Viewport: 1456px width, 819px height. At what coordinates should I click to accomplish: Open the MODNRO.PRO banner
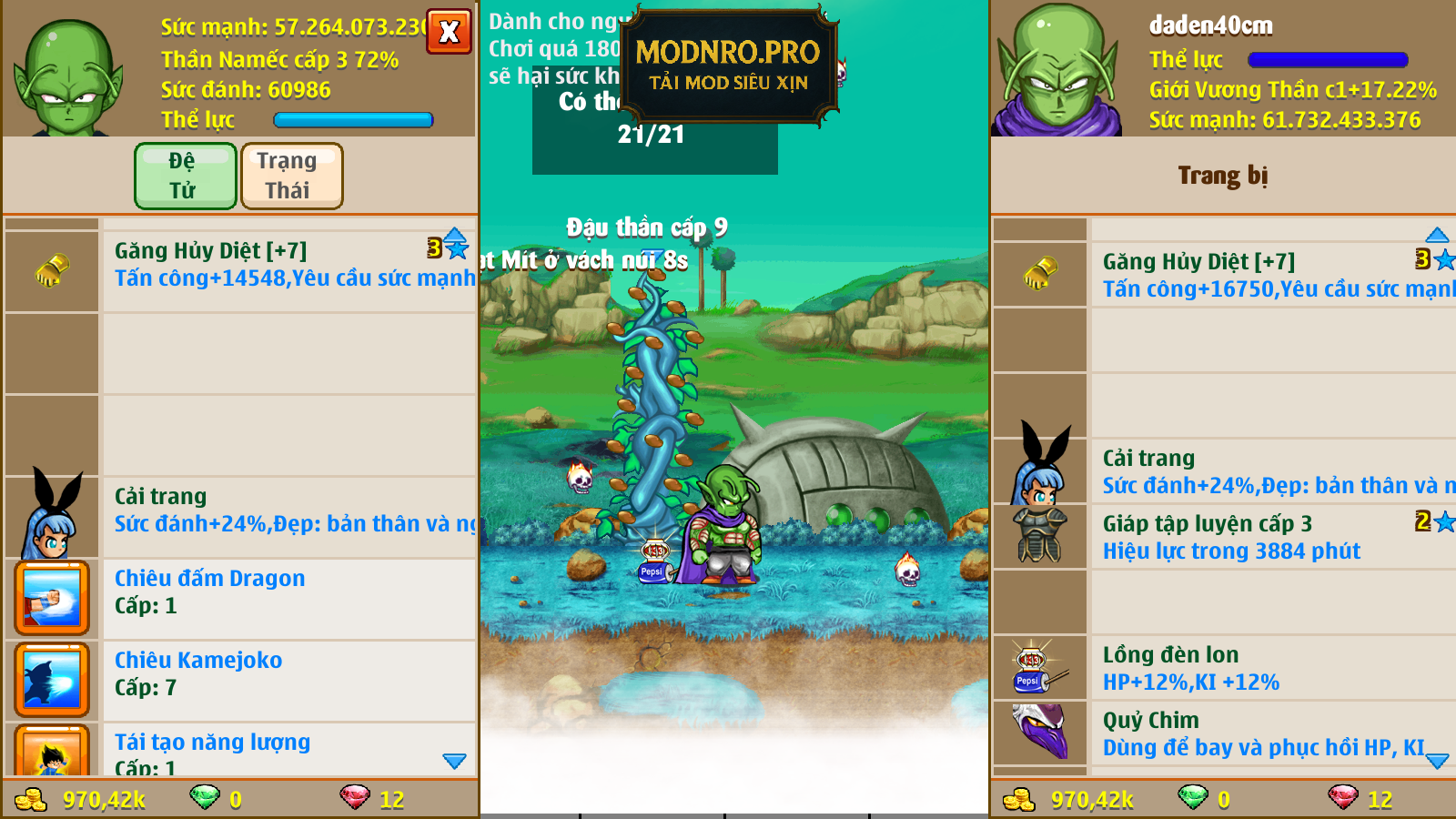pyautogui.click(x=728, y=66)
